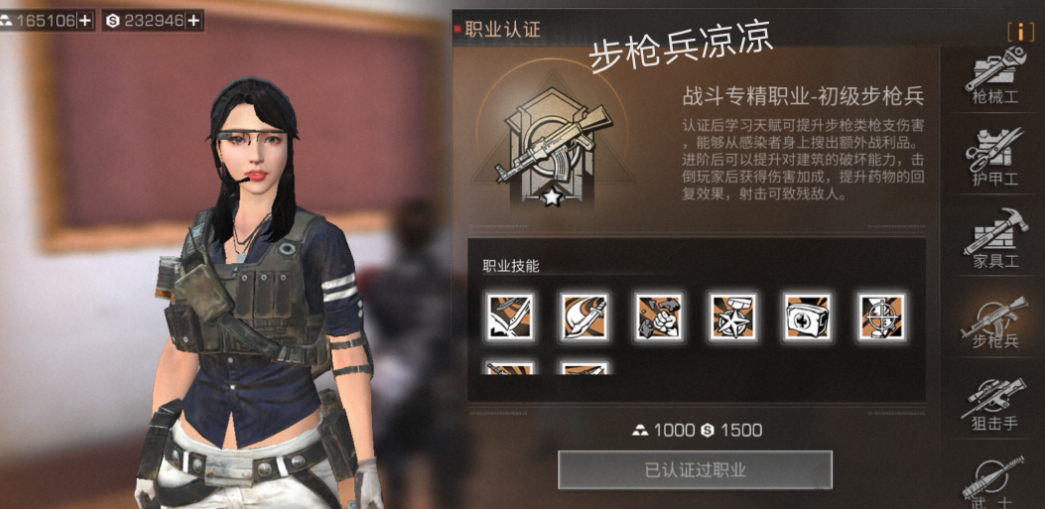Switch to the 枪械工 gunsmith profession tab
This screenshot has width=1045, height=509.
(994, 78)
